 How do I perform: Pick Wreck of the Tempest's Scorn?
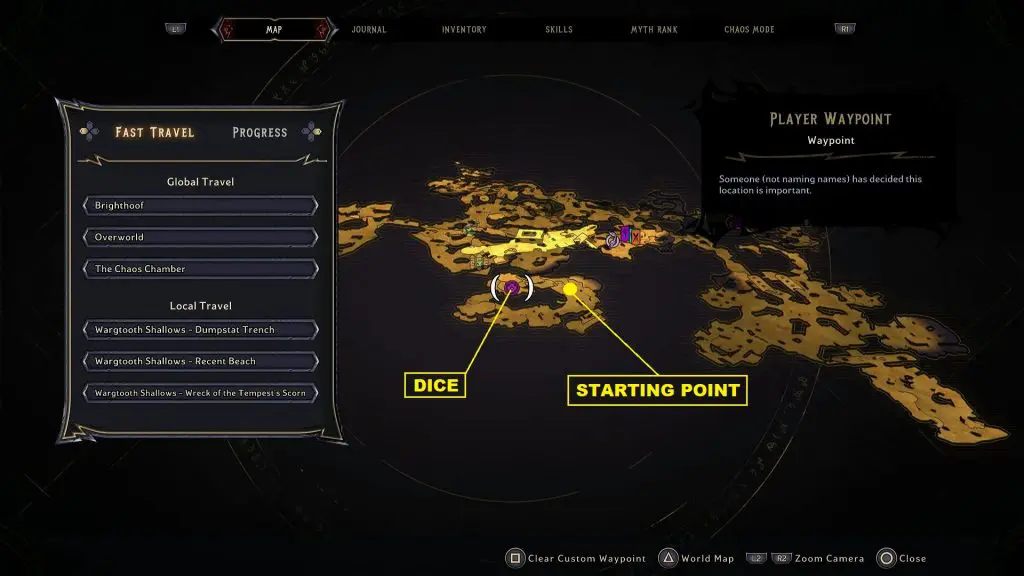[x=200, y=393]
